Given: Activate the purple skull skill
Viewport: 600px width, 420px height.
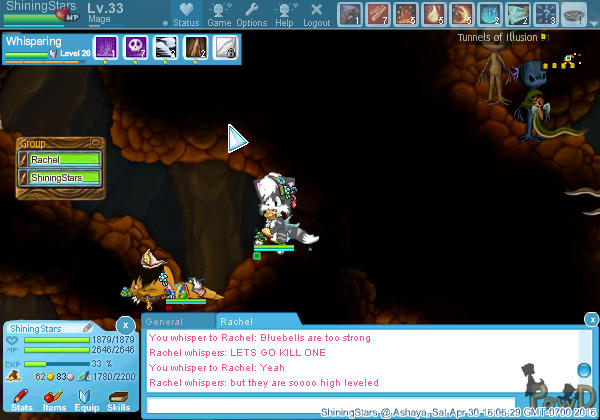Looking at the screenshot, I should pyautogui.click(x=136, y=47).
